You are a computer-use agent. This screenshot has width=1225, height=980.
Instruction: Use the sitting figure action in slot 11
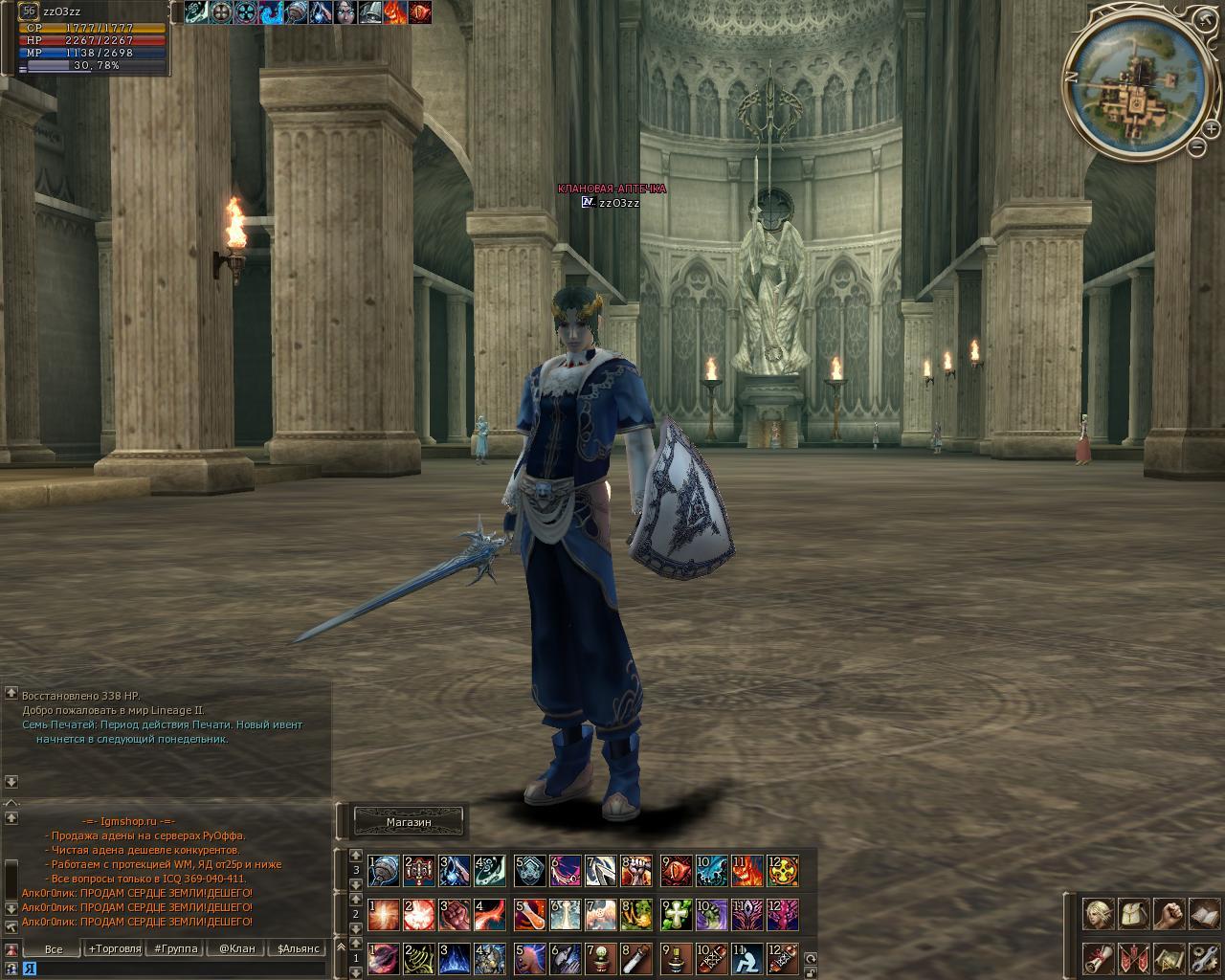click(x=746, y=957)
